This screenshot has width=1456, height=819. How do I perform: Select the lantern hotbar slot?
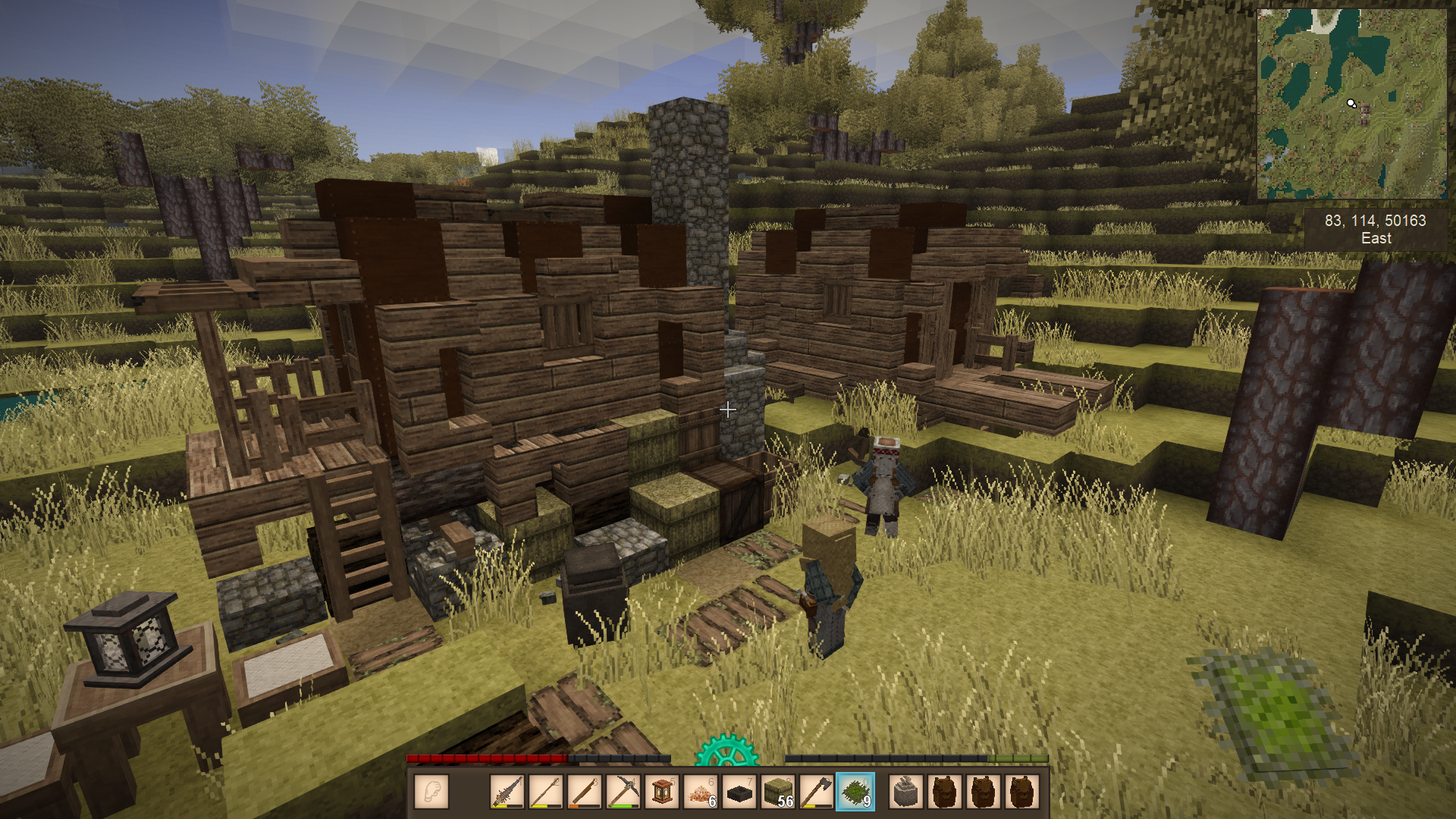point(662,792)
